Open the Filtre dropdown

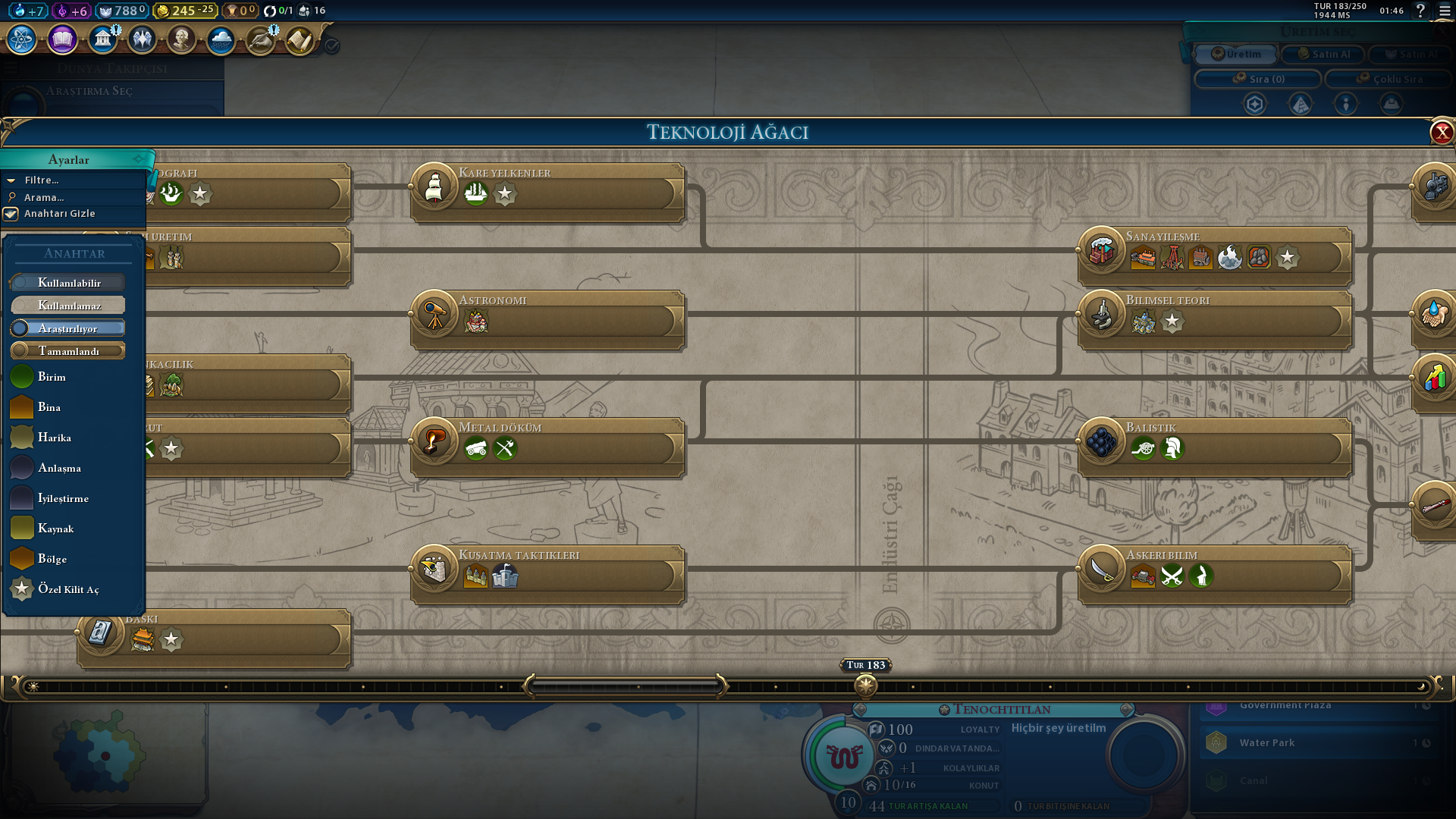pyautogui.click(x=42, y=180)
